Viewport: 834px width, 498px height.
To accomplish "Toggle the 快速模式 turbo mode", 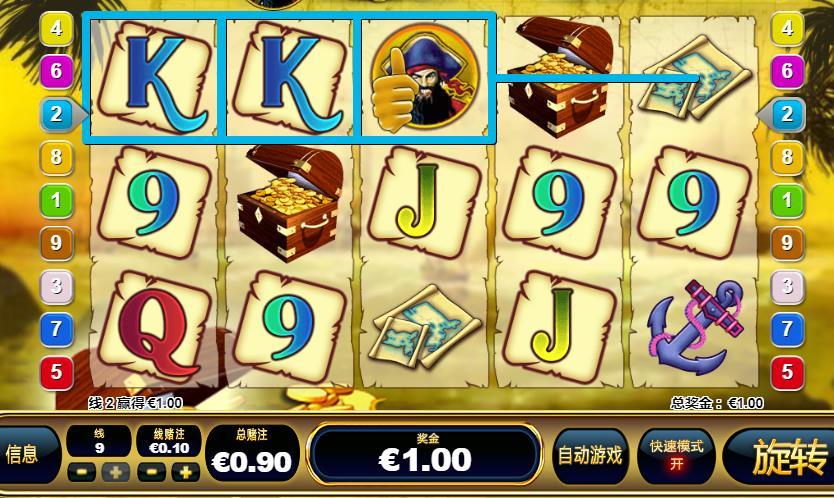I will click(x=676, y=456).
